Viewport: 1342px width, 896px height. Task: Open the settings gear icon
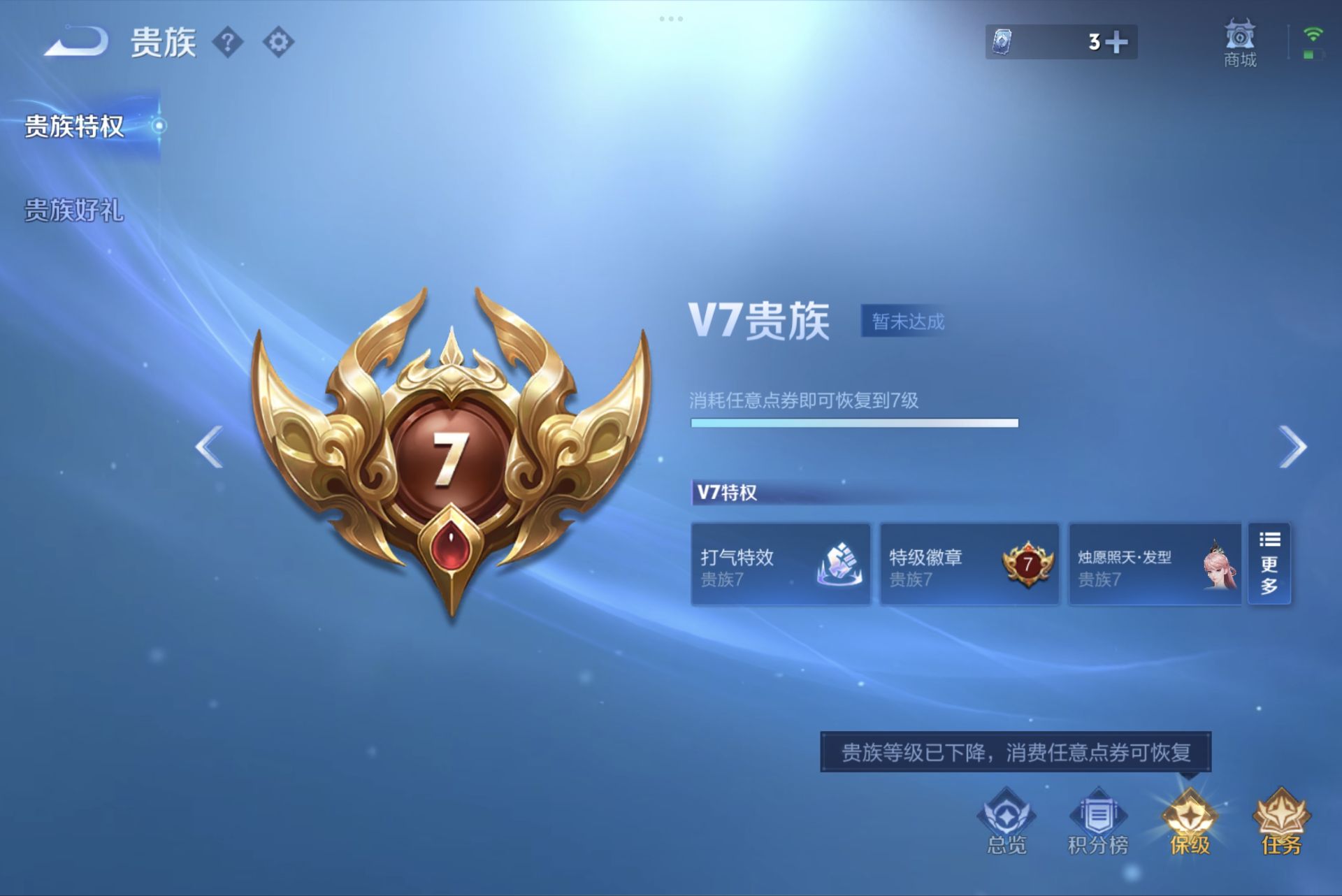click(x=277, y=41)
